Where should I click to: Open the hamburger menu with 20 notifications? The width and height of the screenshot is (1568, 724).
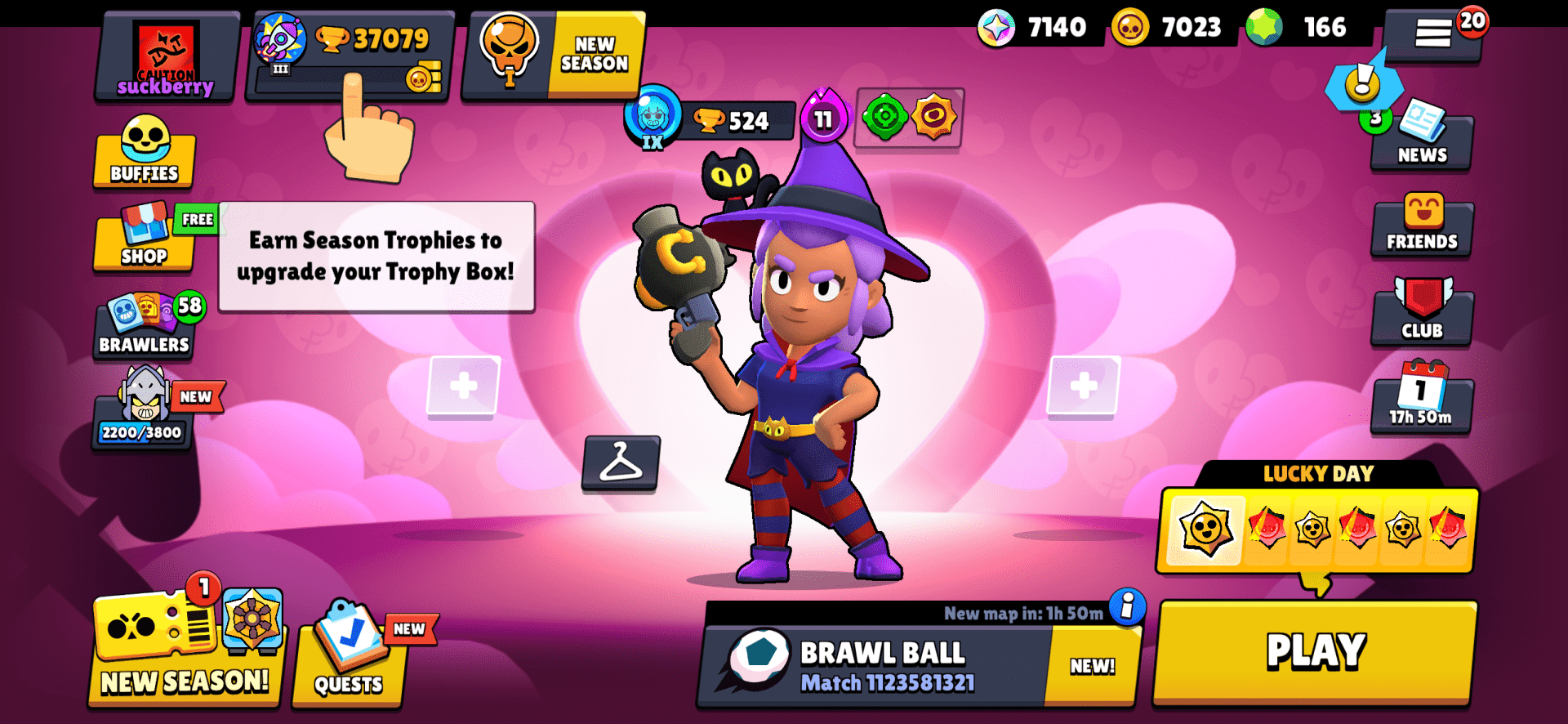[x=1434, y=33]
